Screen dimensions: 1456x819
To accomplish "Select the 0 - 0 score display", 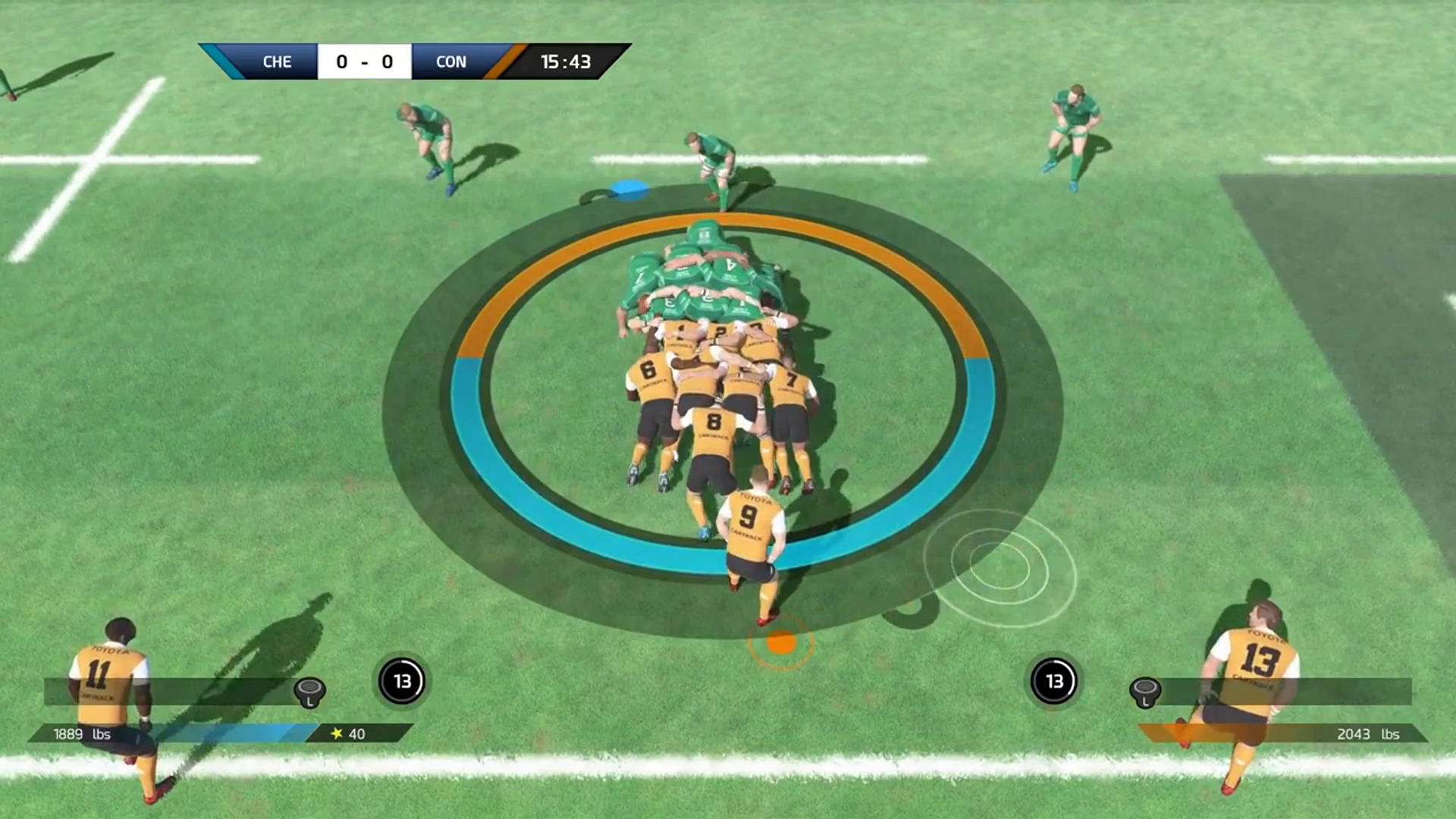I will coord(365,61).
